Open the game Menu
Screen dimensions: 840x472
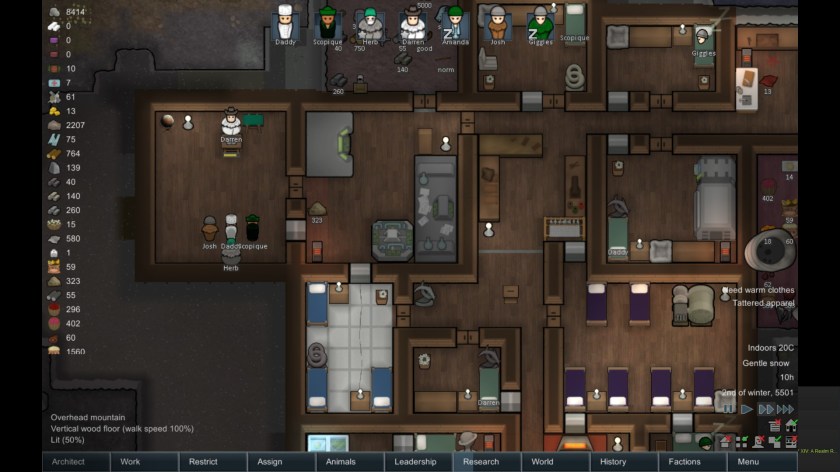pyautogui.click(x=748, y=462)
